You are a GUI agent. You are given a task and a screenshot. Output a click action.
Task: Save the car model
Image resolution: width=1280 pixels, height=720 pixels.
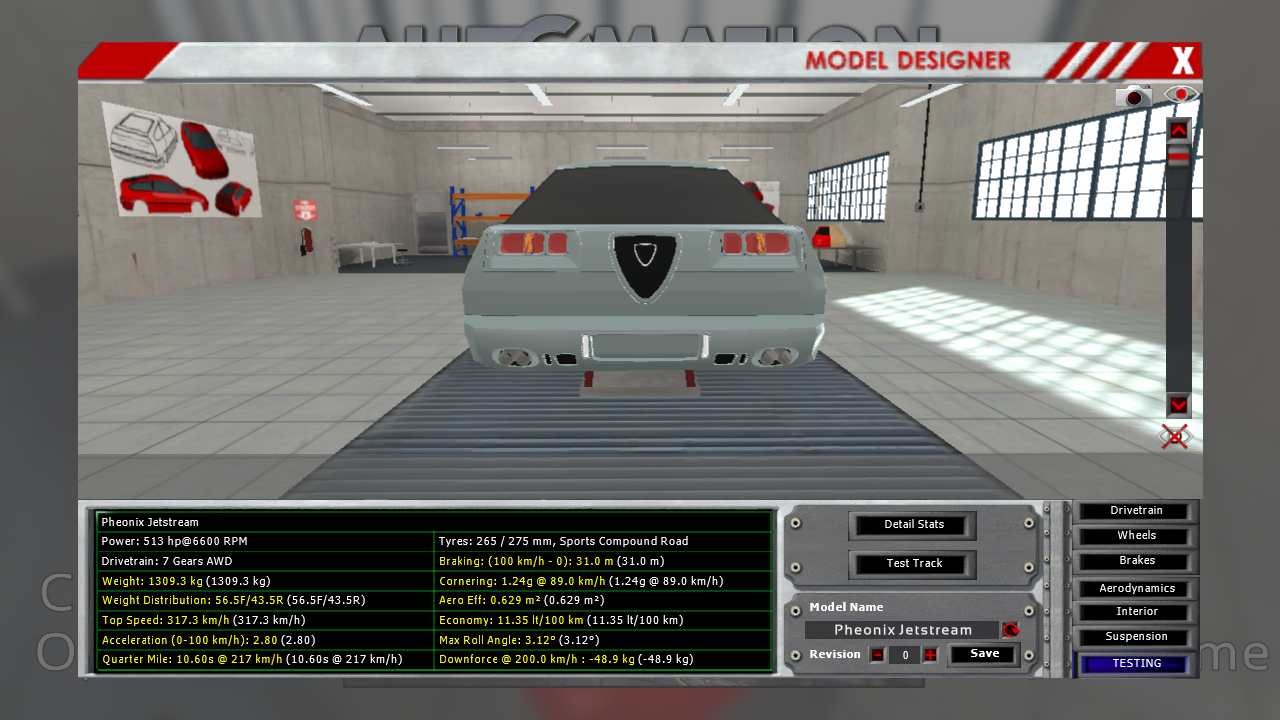click(x=984, y=654)
